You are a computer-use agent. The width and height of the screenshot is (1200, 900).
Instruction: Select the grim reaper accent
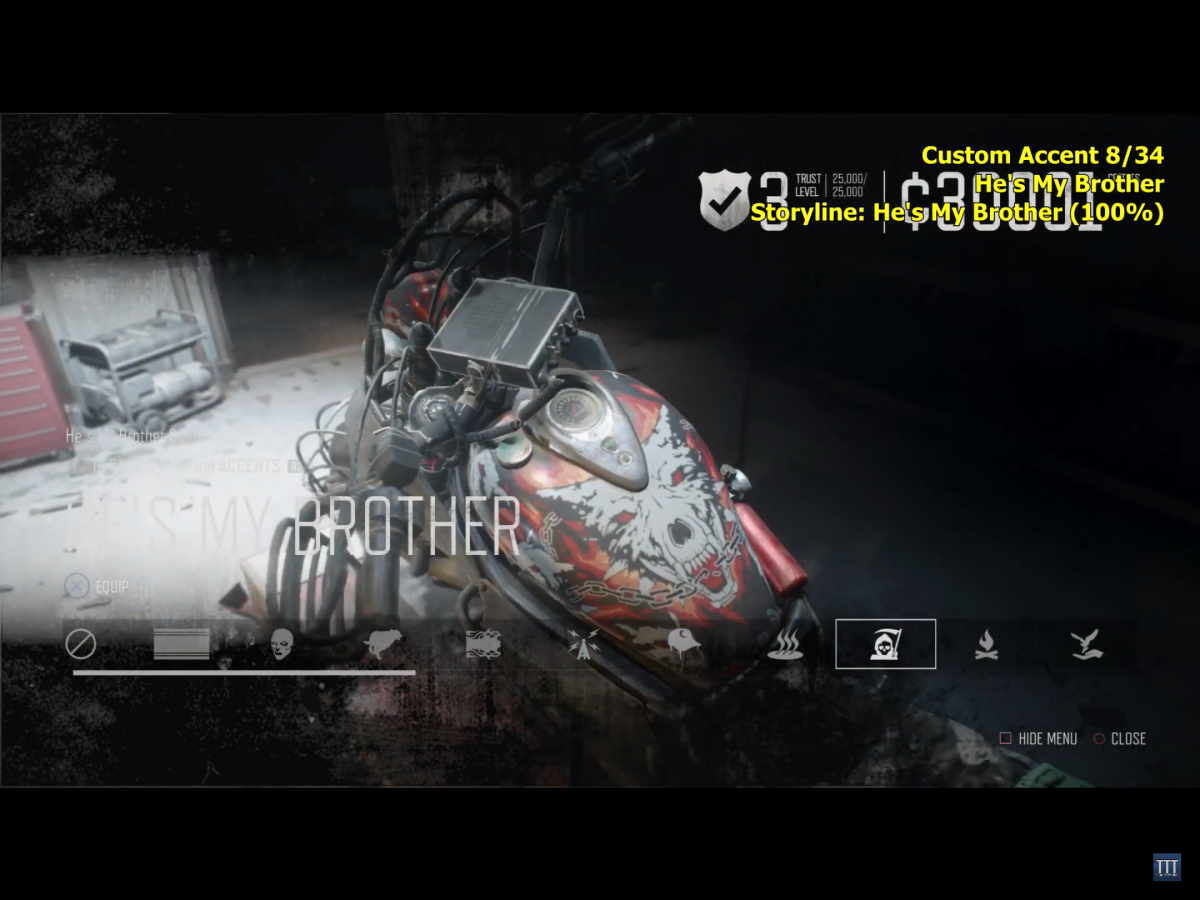point(886,645)
